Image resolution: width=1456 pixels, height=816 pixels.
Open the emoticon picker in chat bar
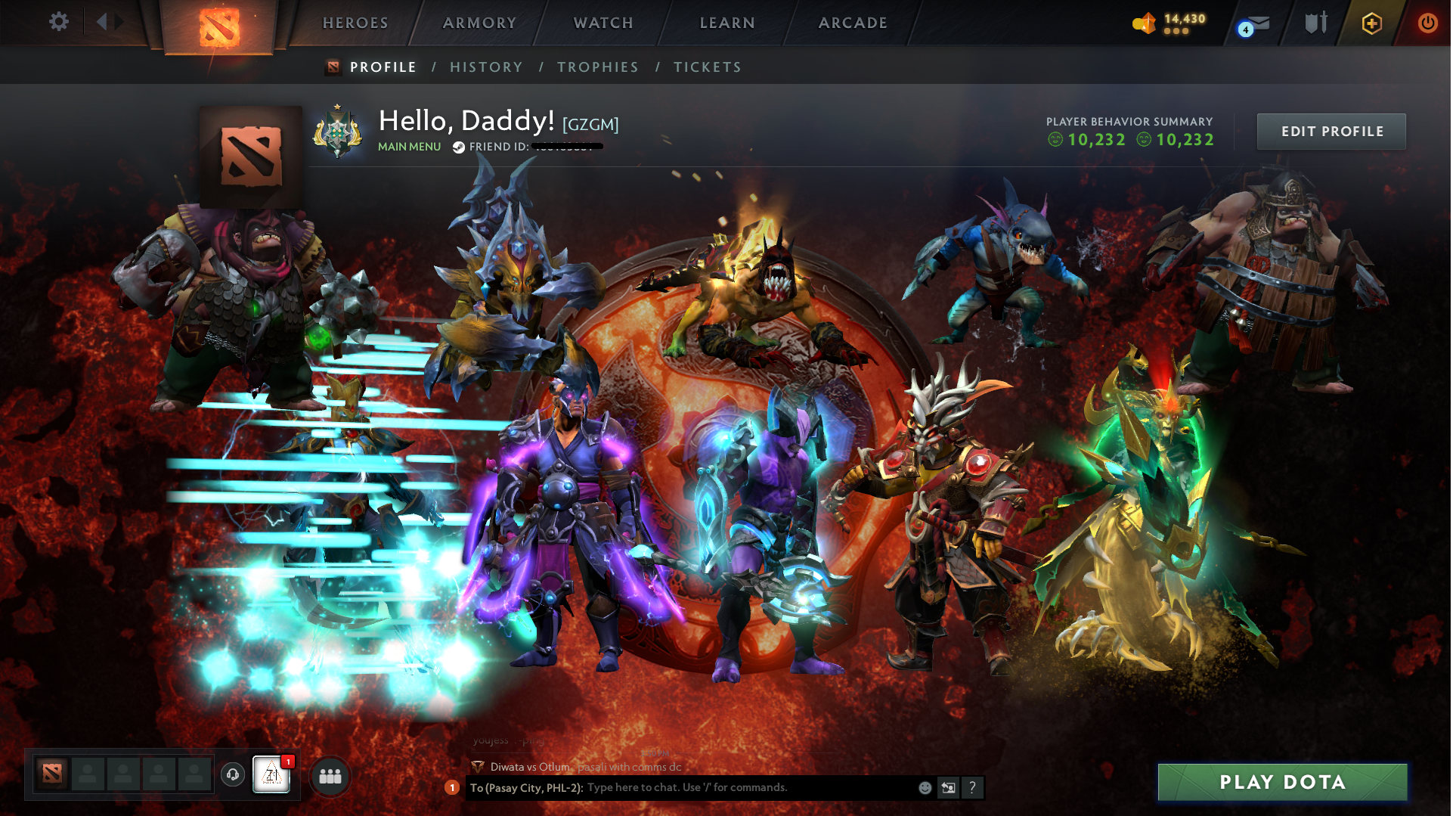pos(924,787)
